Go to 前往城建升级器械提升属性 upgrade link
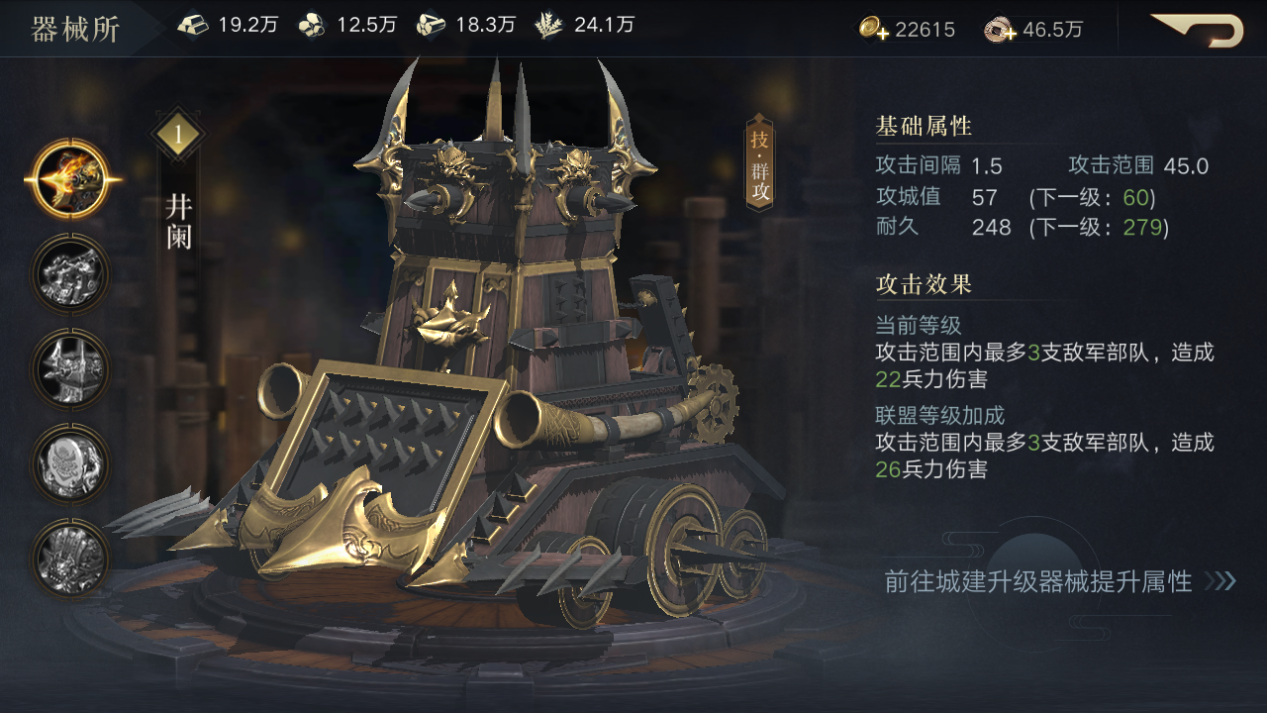This screenshot has width=1267, height=713. pos(1060,581)
